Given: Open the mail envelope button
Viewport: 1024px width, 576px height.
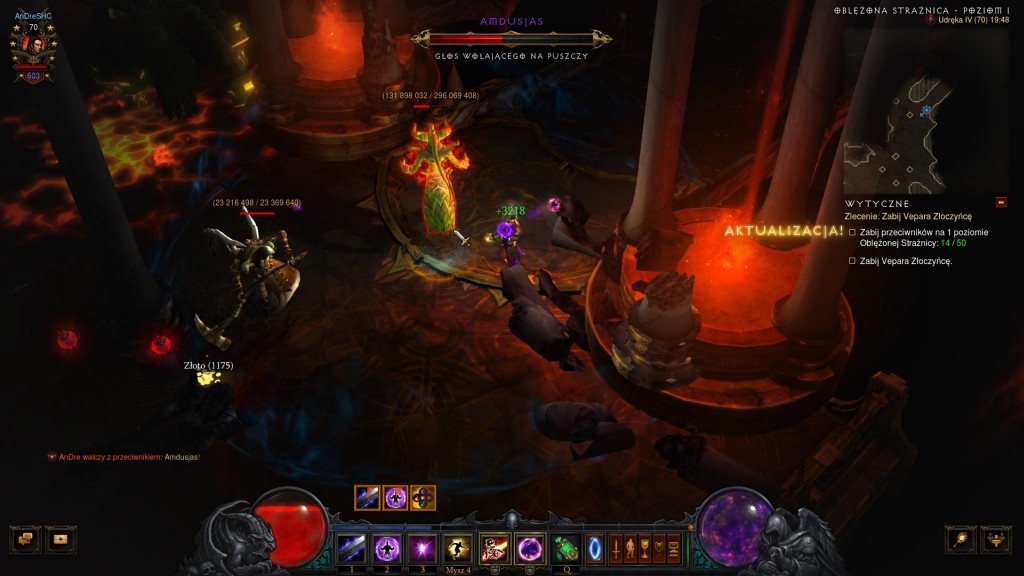Looking at the screenshot, I should point(61,539).
